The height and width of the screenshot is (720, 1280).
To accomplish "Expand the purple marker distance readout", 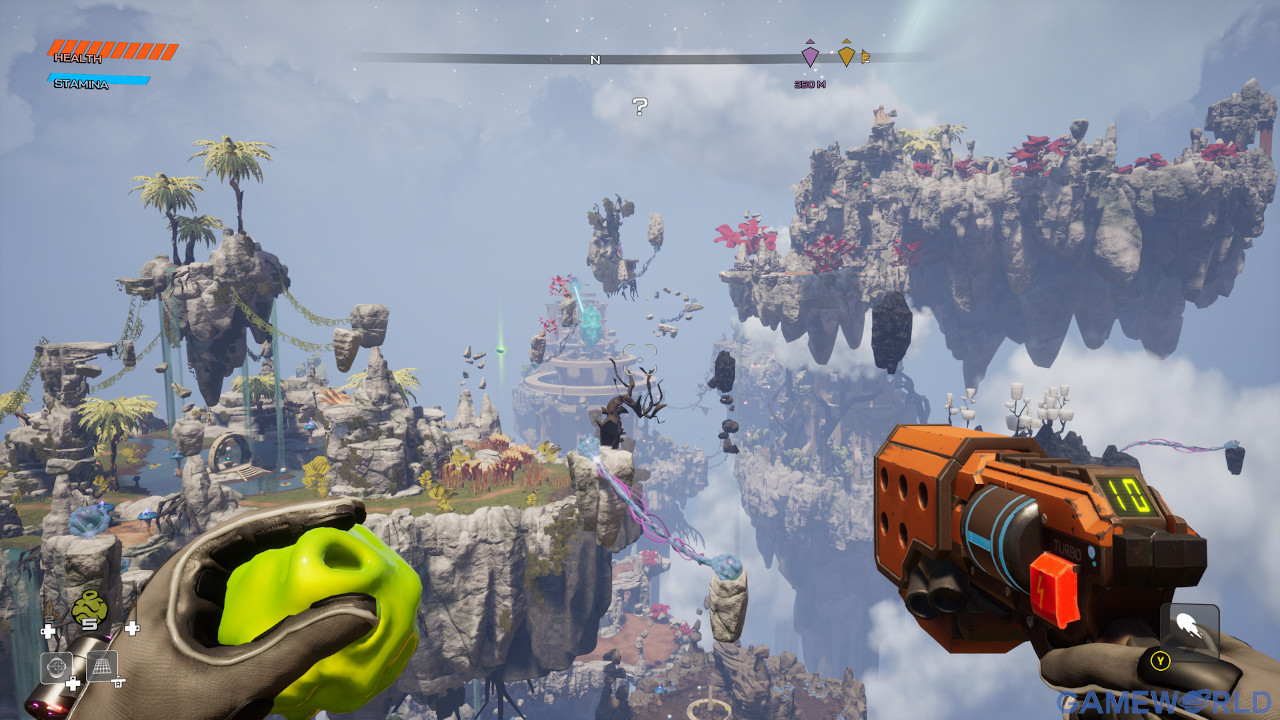I will coord(810,84).
